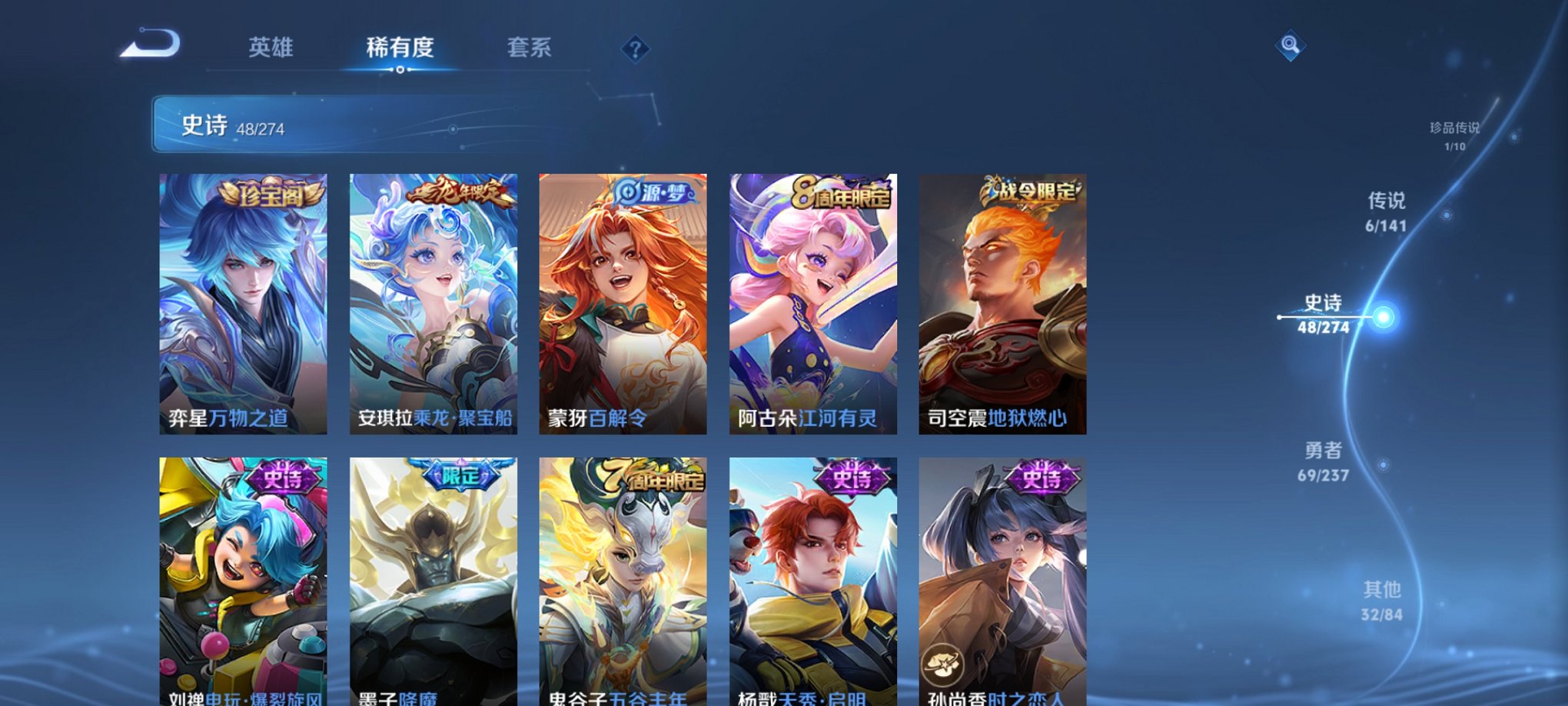The width and height of the screenshot is (1568, 706).
Task: Switch to the 套系 tab
Action: coord(538,48)
